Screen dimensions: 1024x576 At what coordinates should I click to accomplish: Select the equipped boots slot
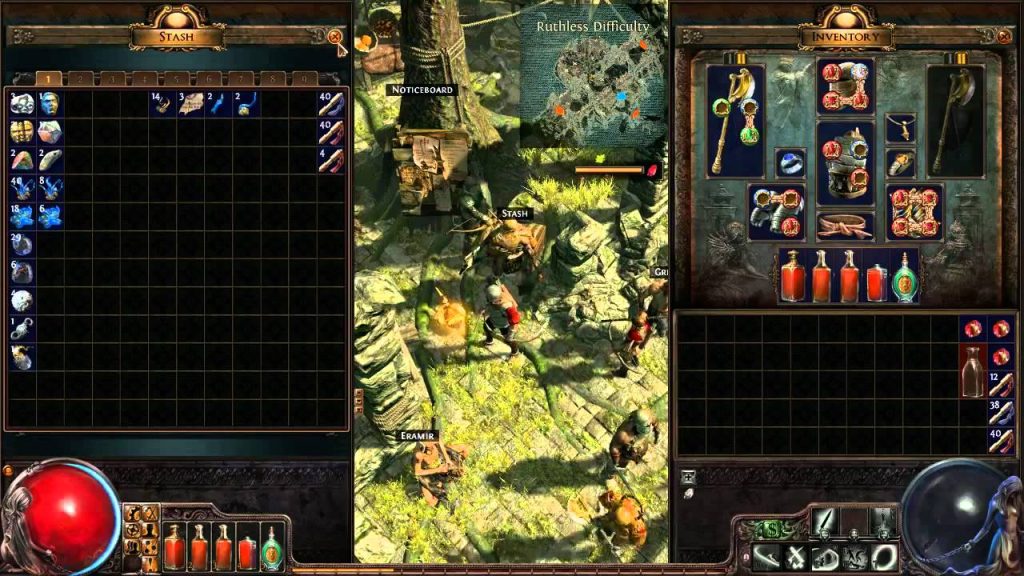tap(915, 212)
